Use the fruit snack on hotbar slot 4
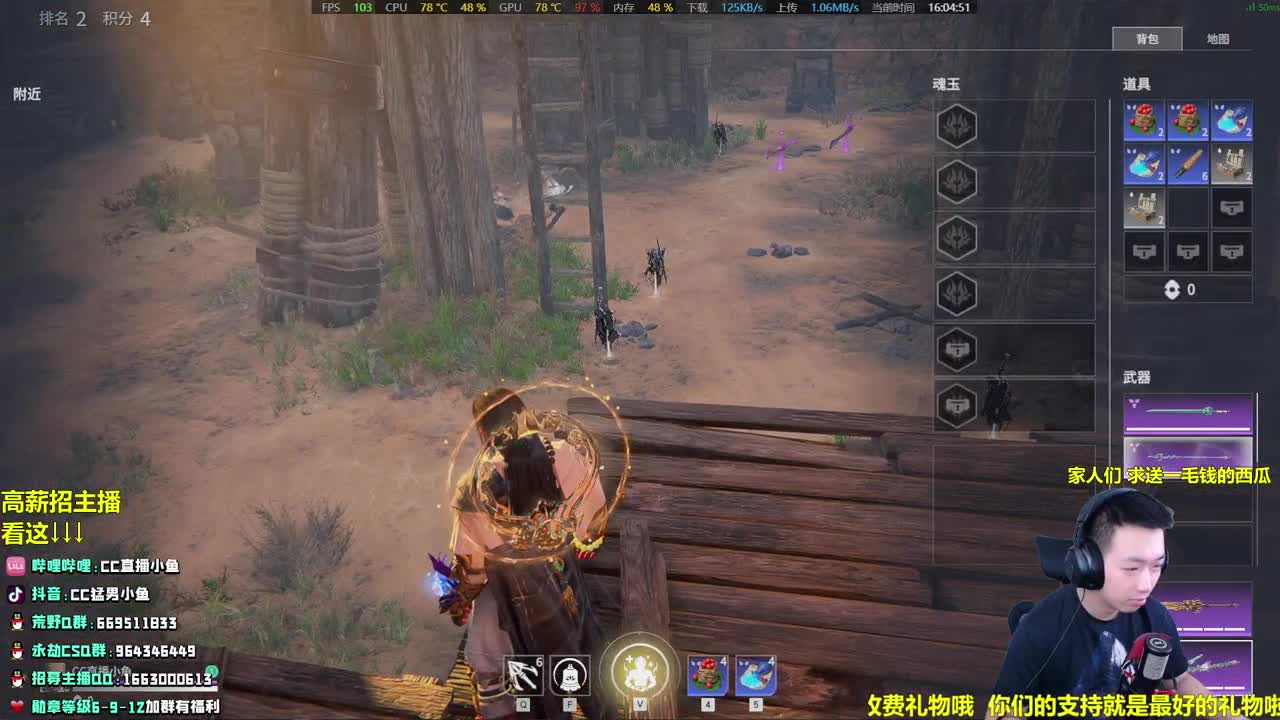The height and width of the screenshot is (720, 1280). point(706,675)
